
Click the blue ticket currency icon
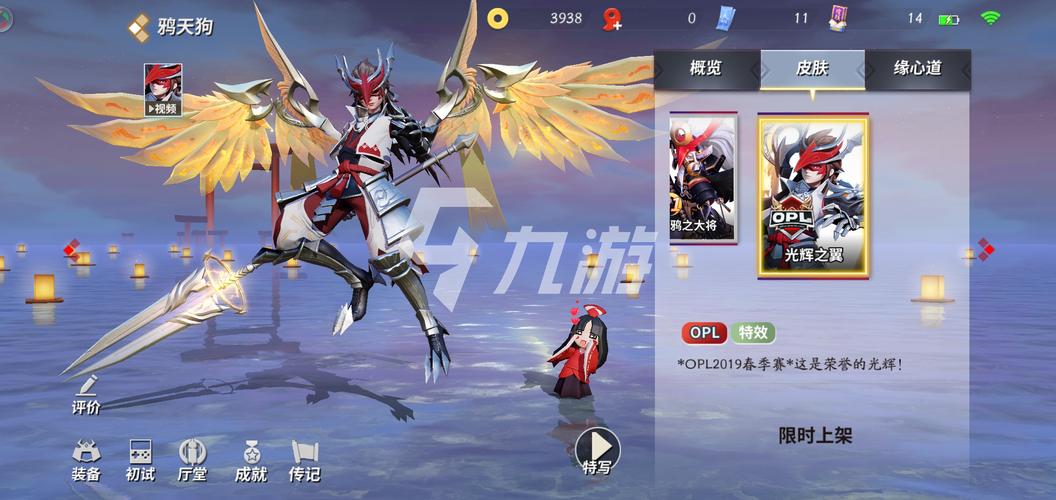point(726,18)
